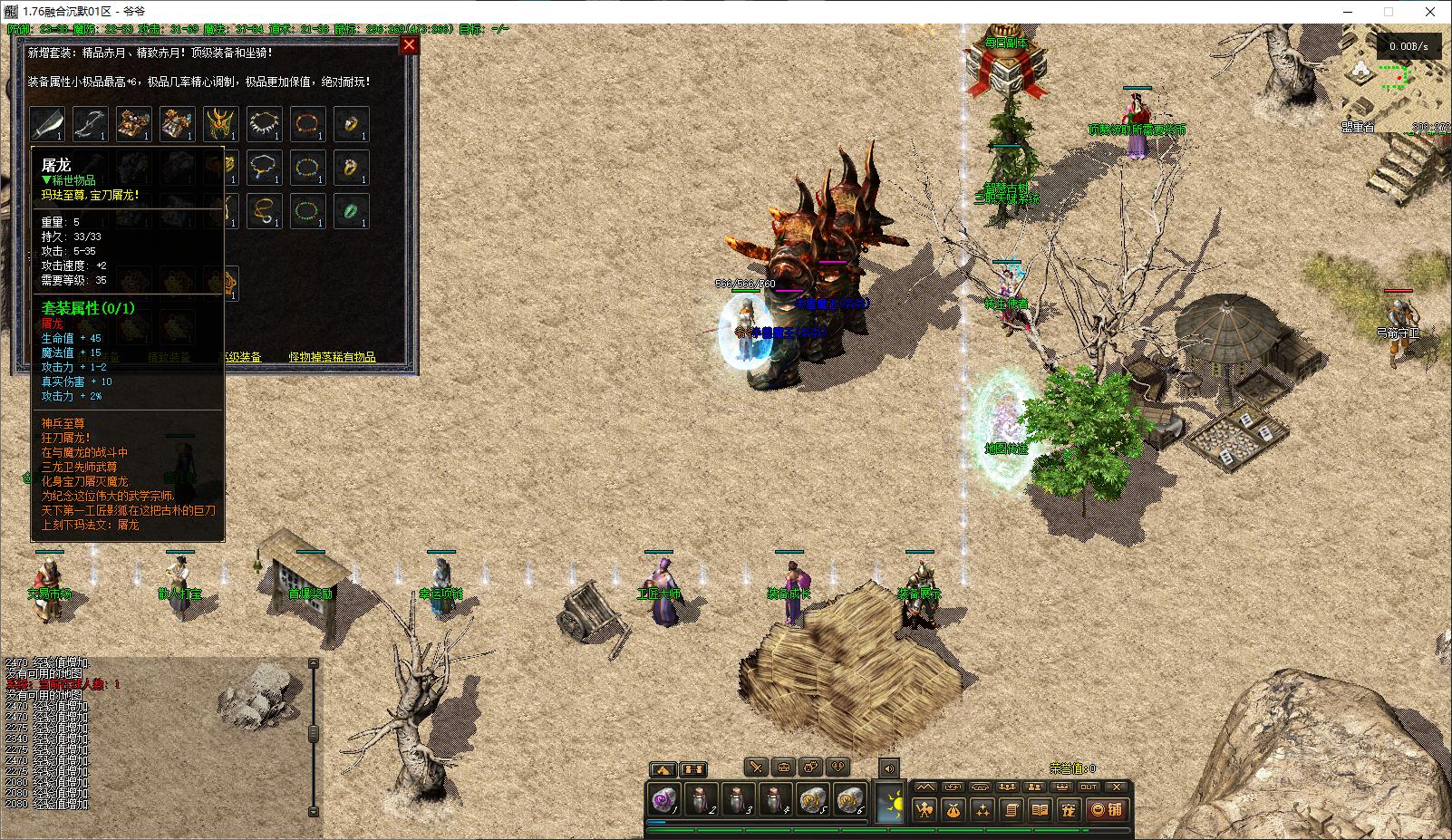Close the equipment showcase panel
This screenshot has height=840, width=1452.
click(x=409, y=44)
